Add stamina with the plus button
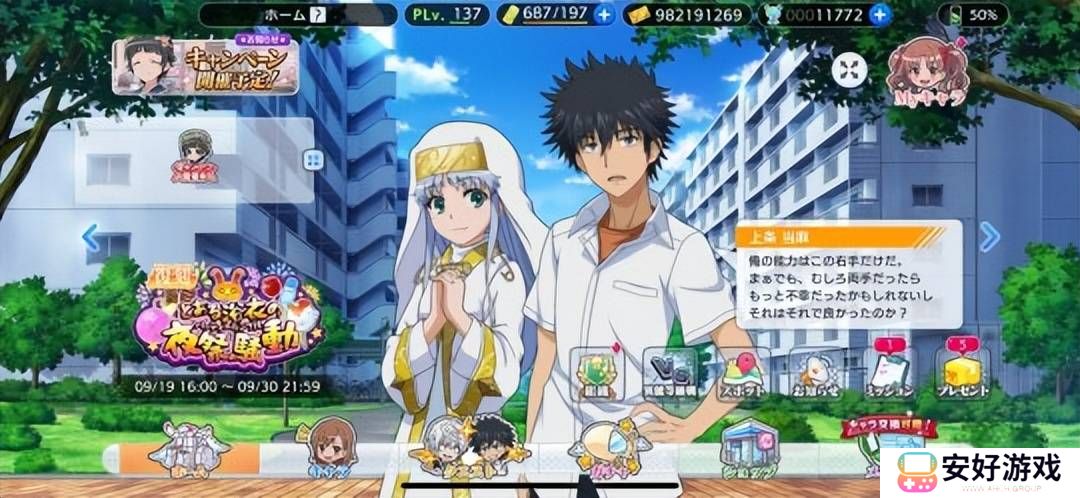Image resolution: width=1080 pixels, height=498 pixels. [x=603, y=14]
